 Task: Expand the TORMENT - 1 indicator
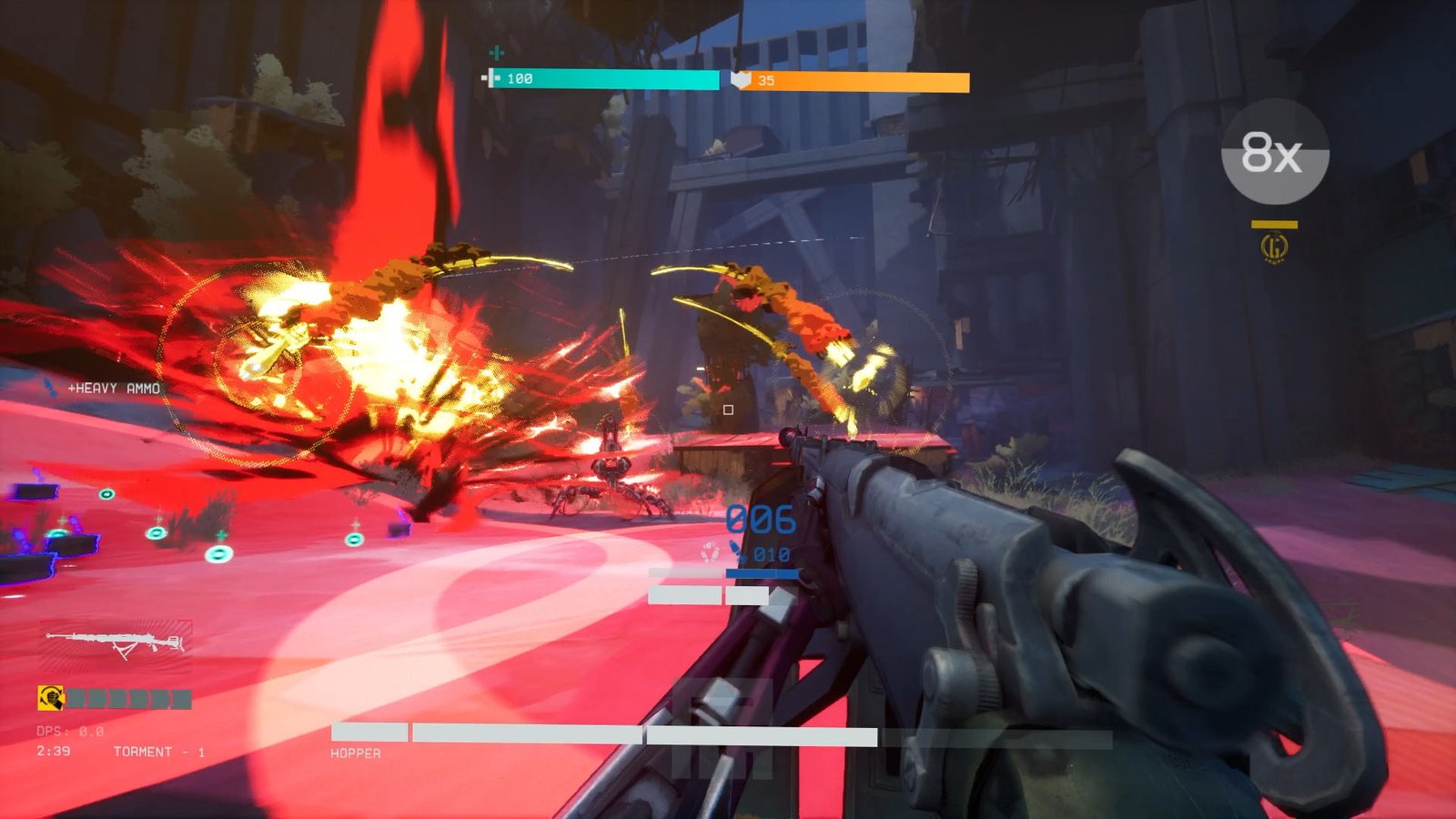point(159,753)
